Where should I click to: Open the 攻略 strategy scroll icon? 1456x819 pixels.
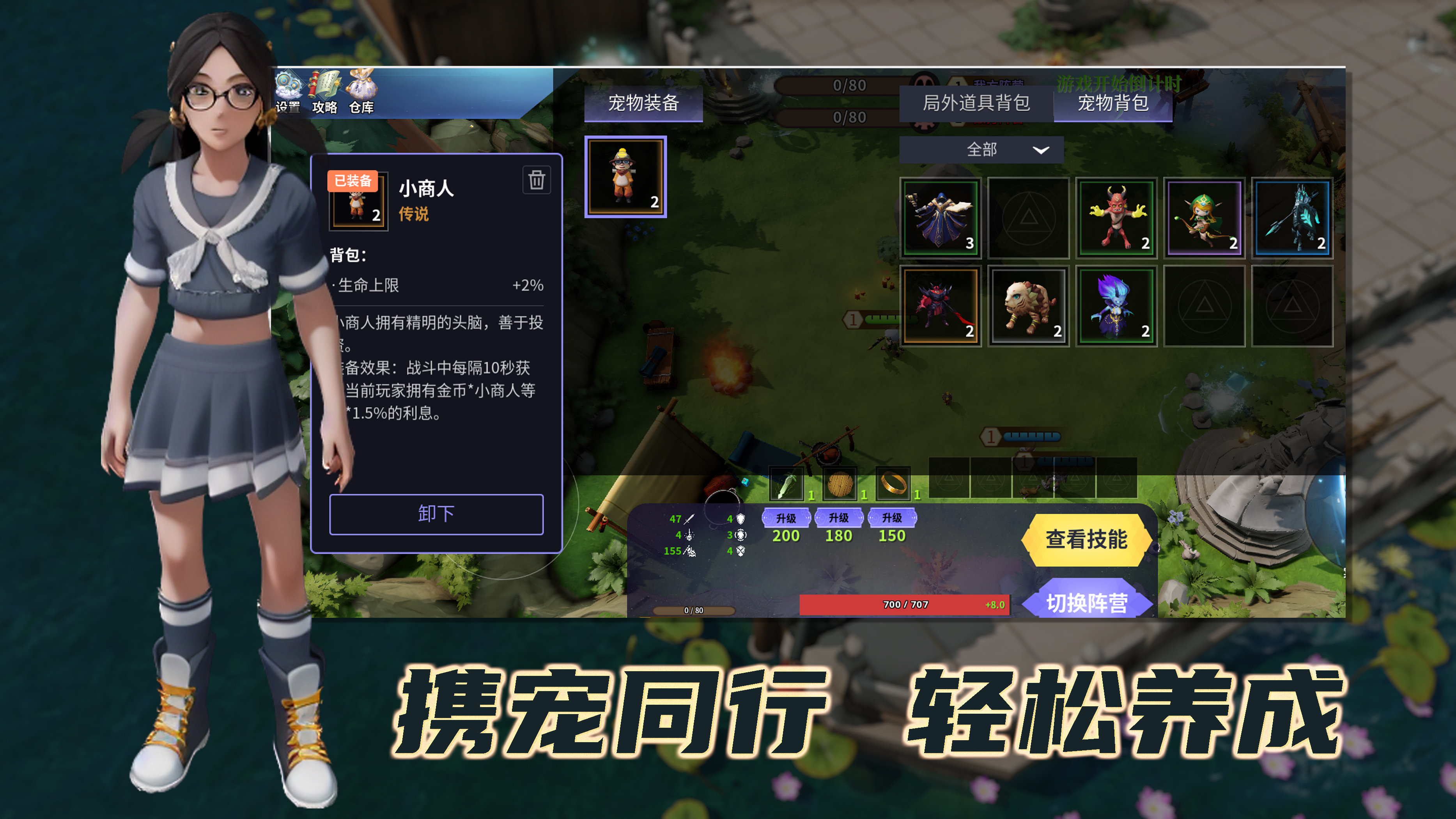tap(325, 84)
